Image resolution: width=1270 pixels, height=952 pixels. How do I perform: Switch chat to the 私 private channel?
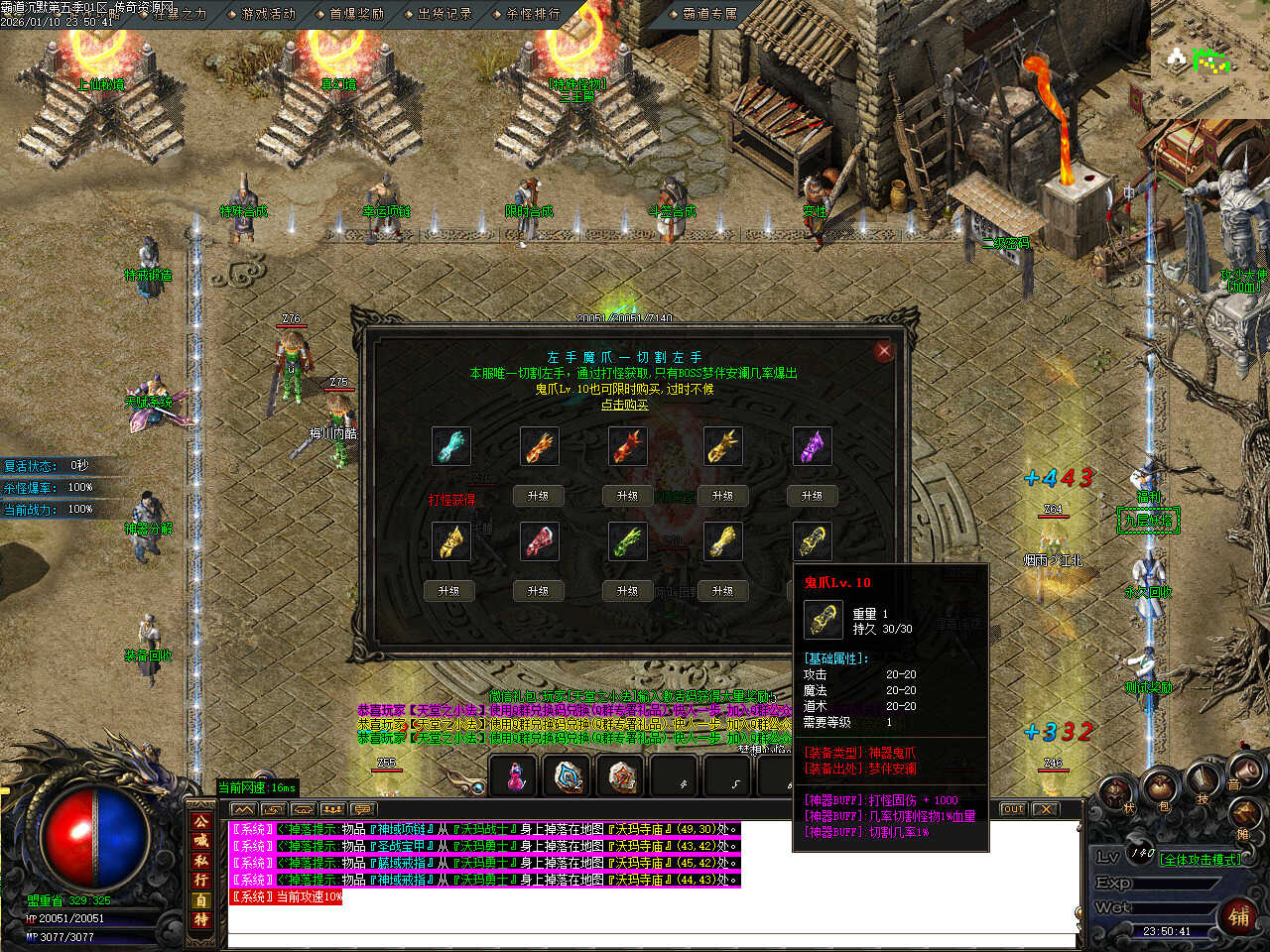click(x=201, y=861)
